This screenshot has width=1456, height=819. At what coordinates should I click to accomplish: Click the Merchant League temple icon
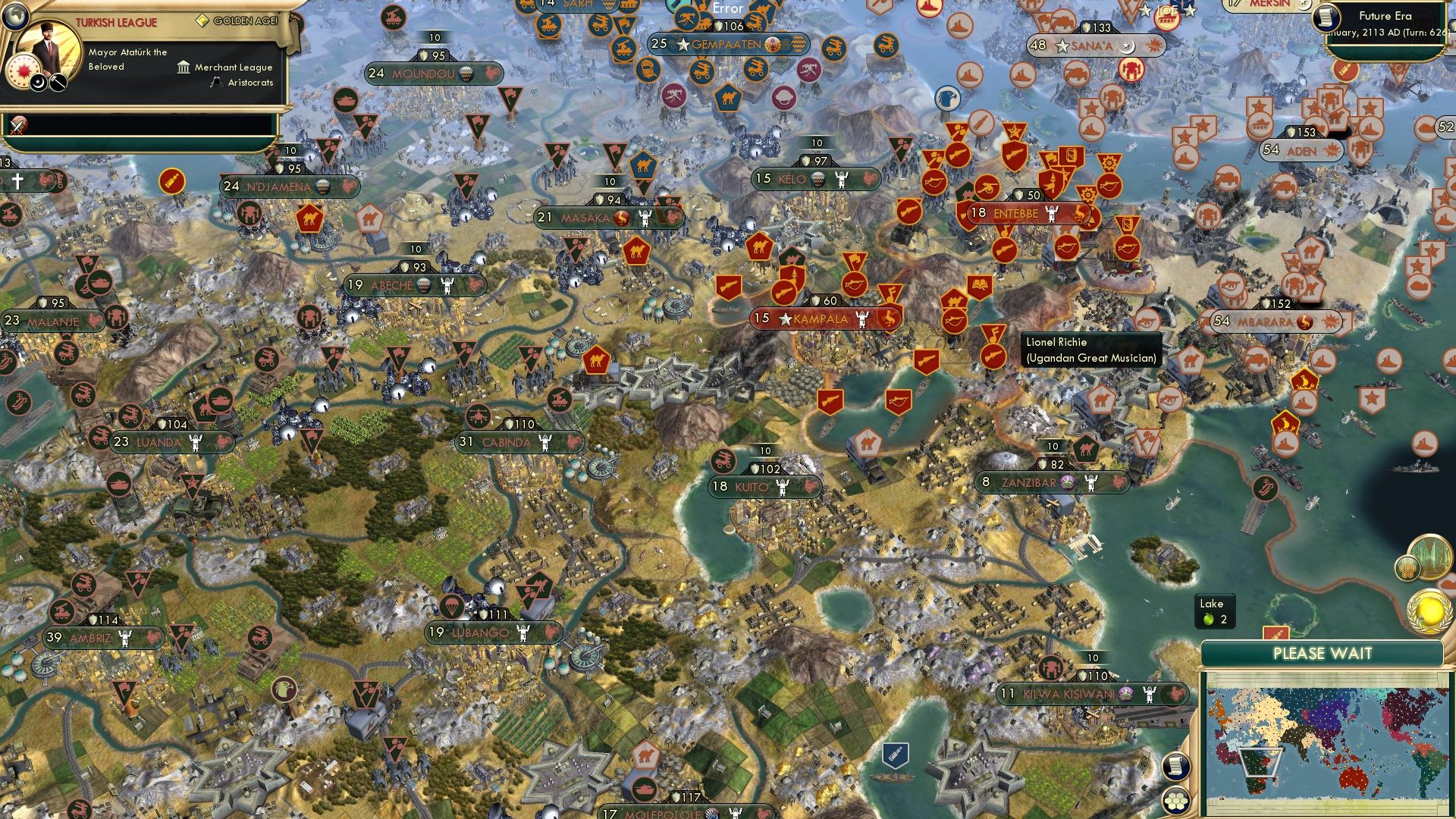184,68
